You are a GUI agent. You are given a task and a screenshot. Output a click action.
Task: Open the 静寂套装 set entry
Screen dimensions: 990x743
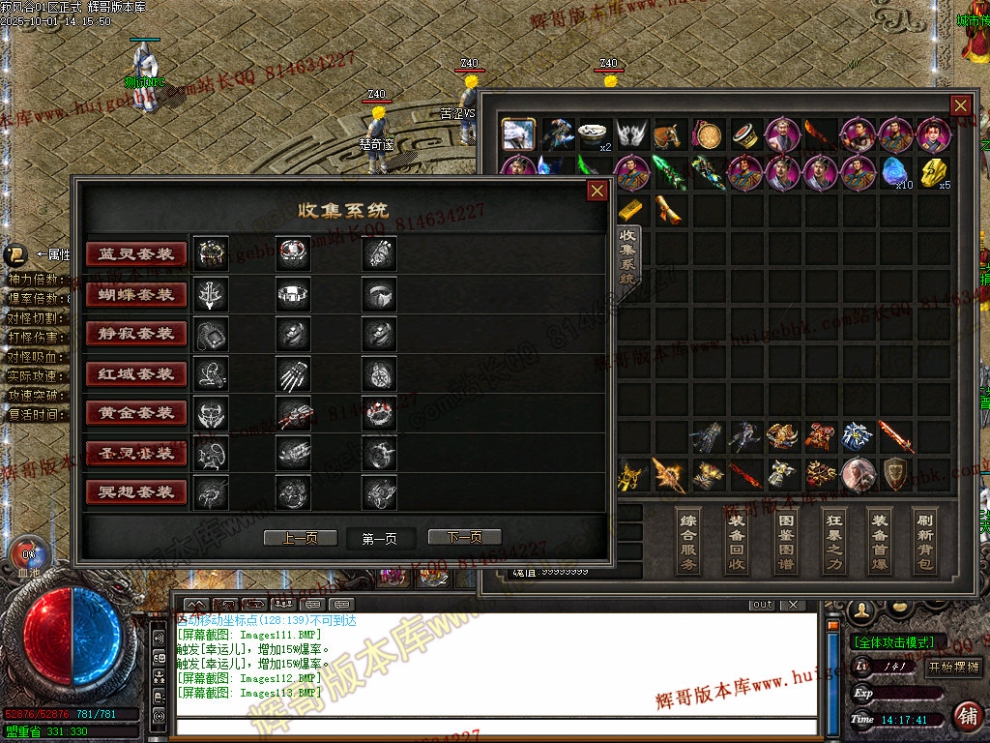pos(137,334)
